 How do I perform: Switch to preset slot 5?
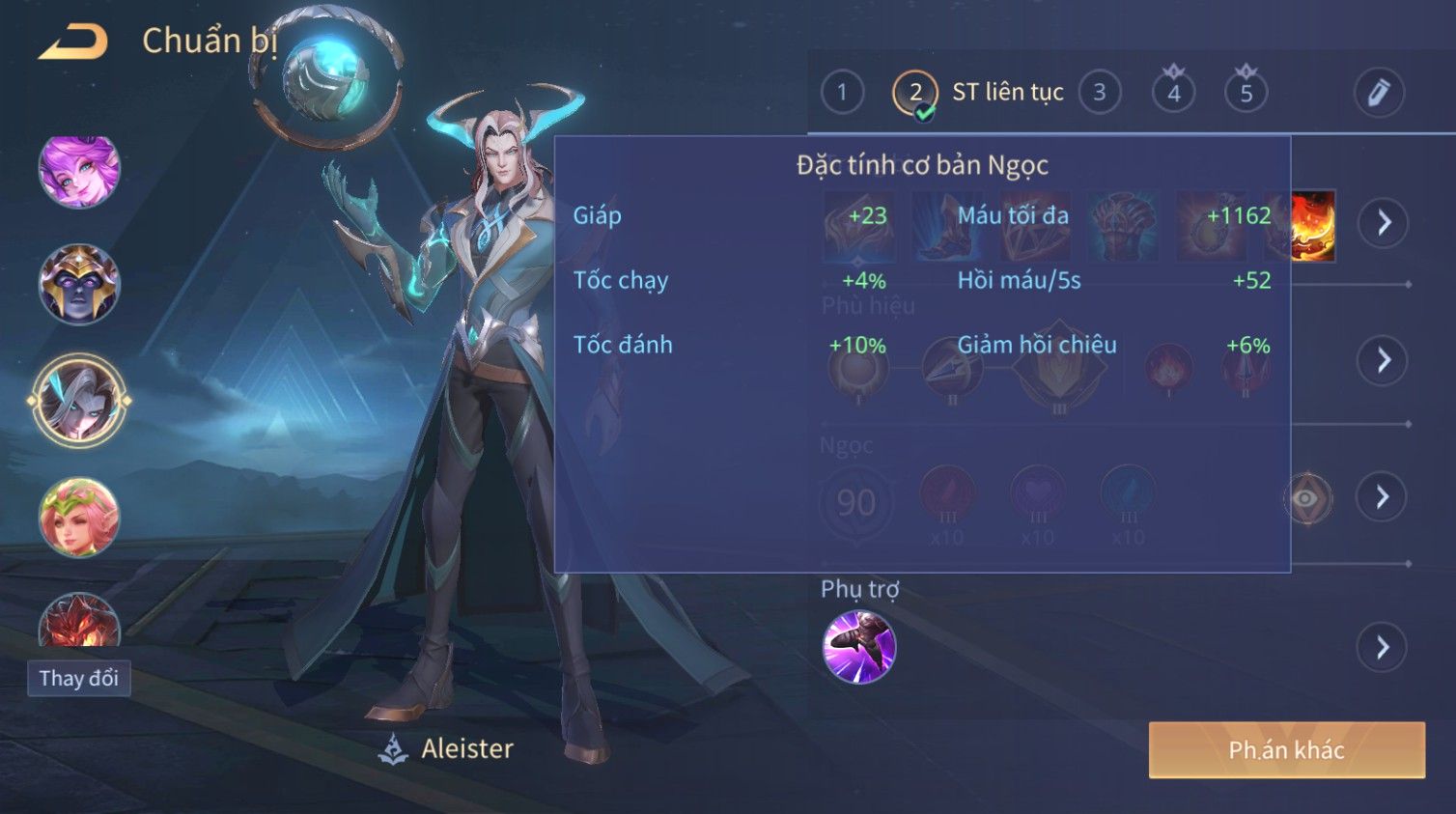(x=1246, y=94)
